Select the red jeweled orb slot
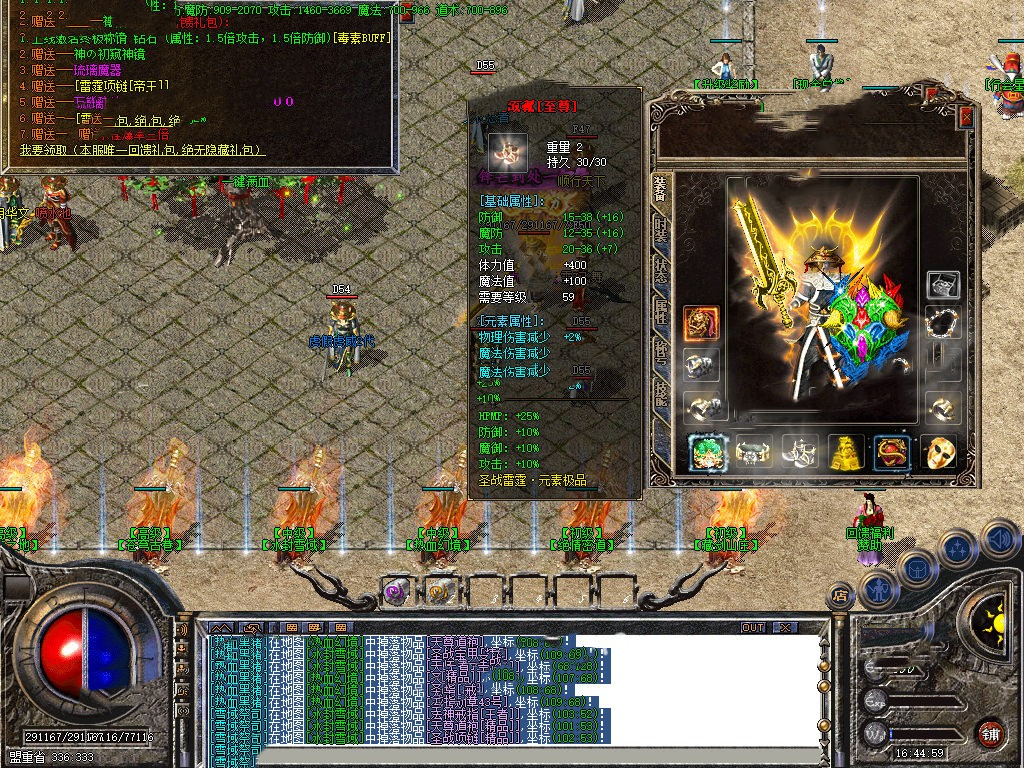Viewport: 1024px width, 768px height. [891, 452]
